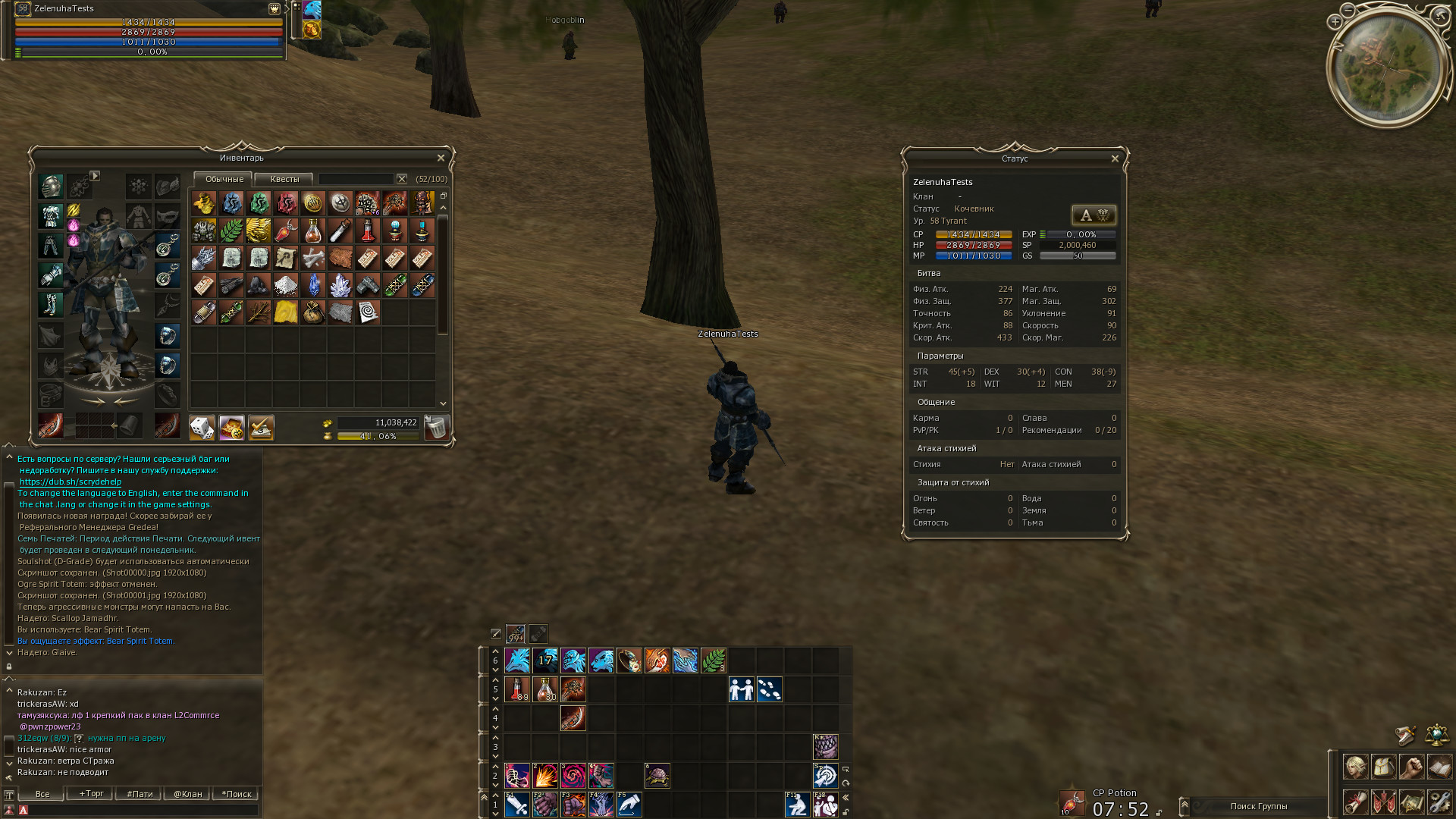Open the bag menu icon

(1383, 767)
